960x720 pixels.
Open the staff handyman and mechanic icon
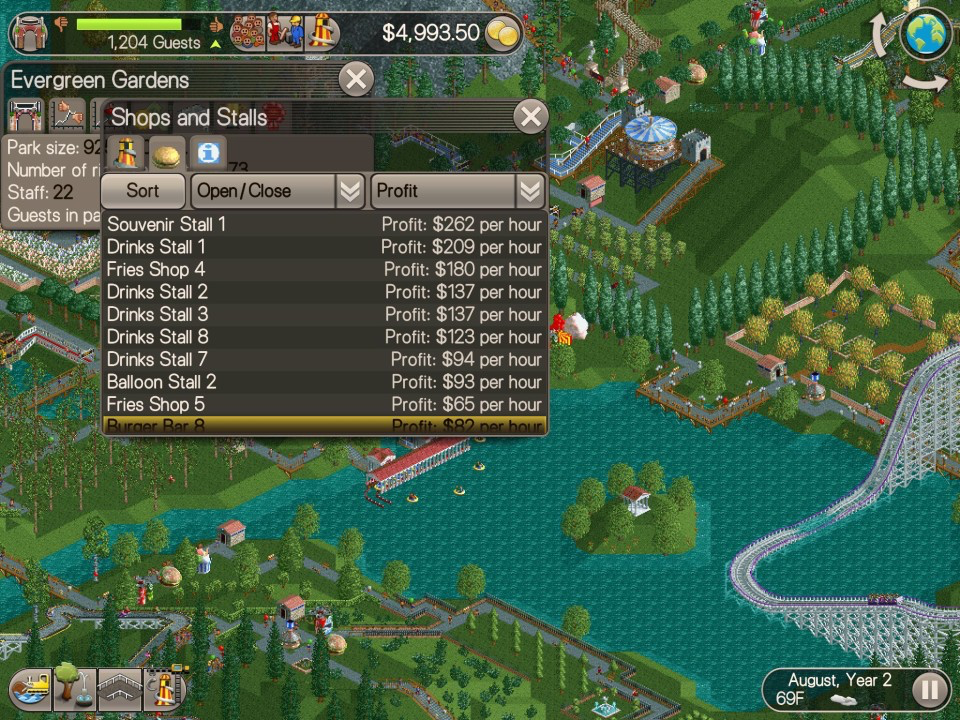284,33
